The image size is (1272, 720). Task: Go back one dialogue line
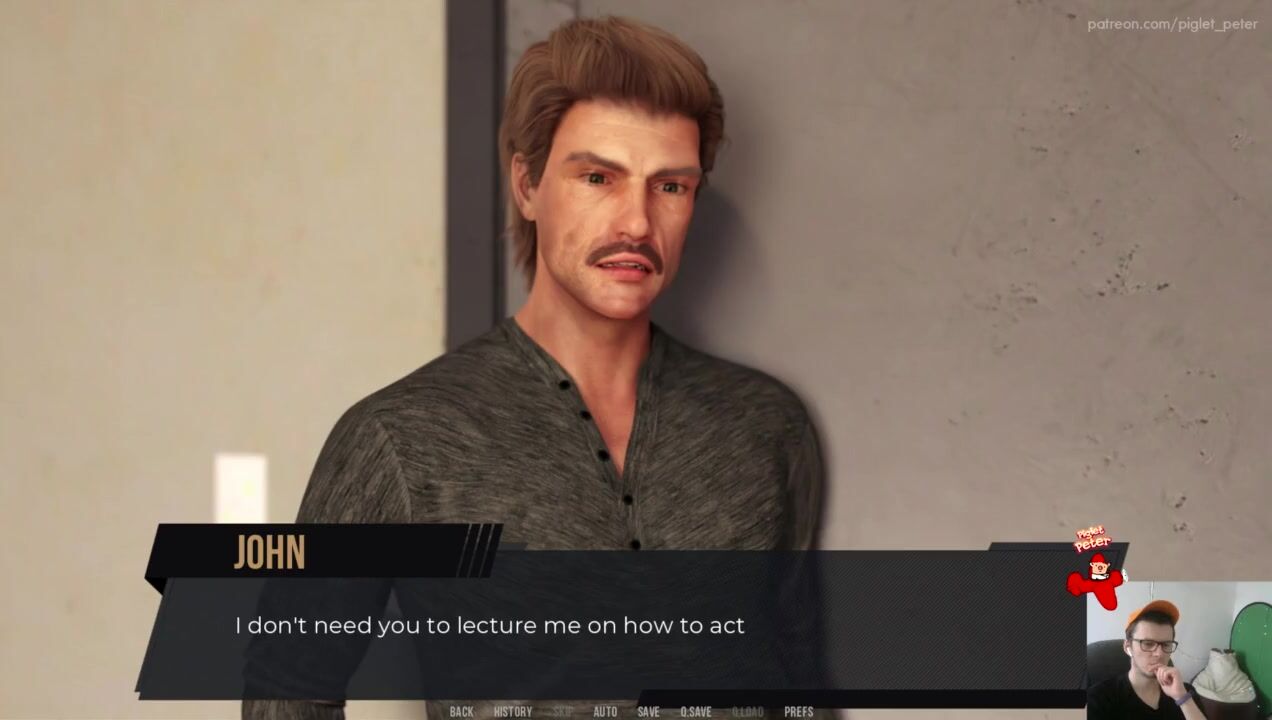coord(461,712)
